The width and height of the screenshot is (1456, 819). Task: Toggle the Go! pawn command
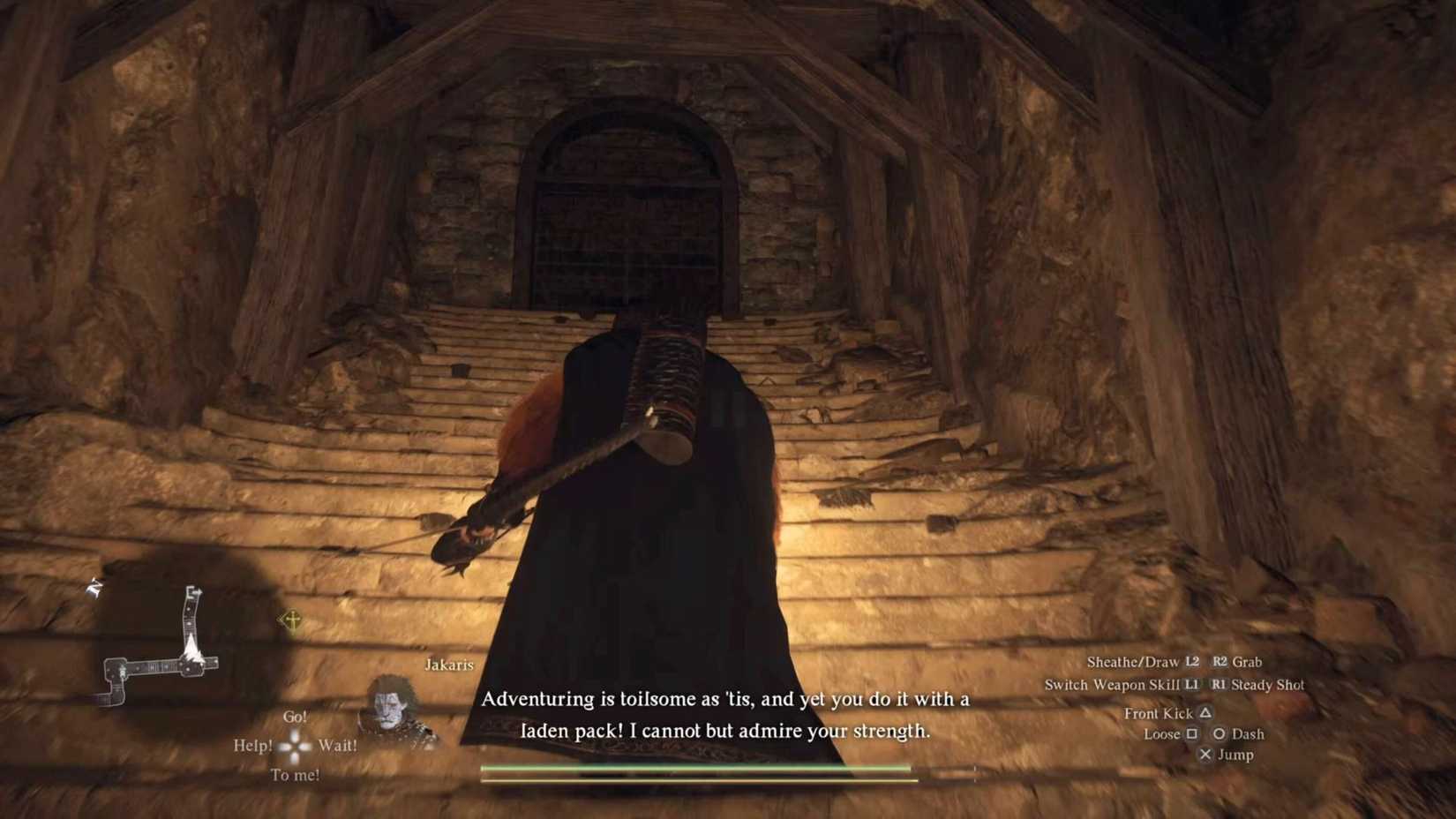click(x=294, y=717)
